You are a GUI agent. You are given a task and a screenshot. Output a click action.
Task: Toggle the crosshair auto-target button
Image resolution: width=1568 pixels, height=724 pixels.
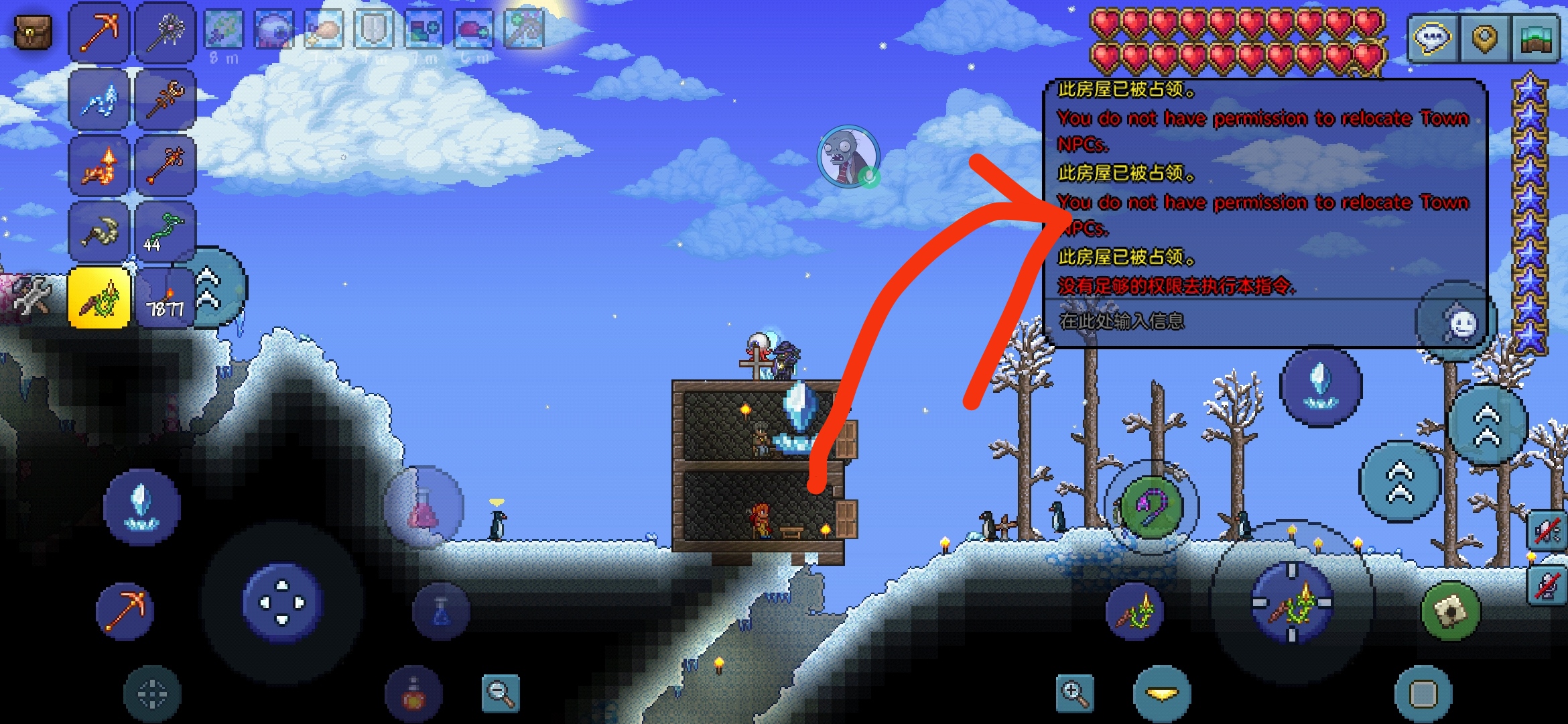[x=152, y=694]
